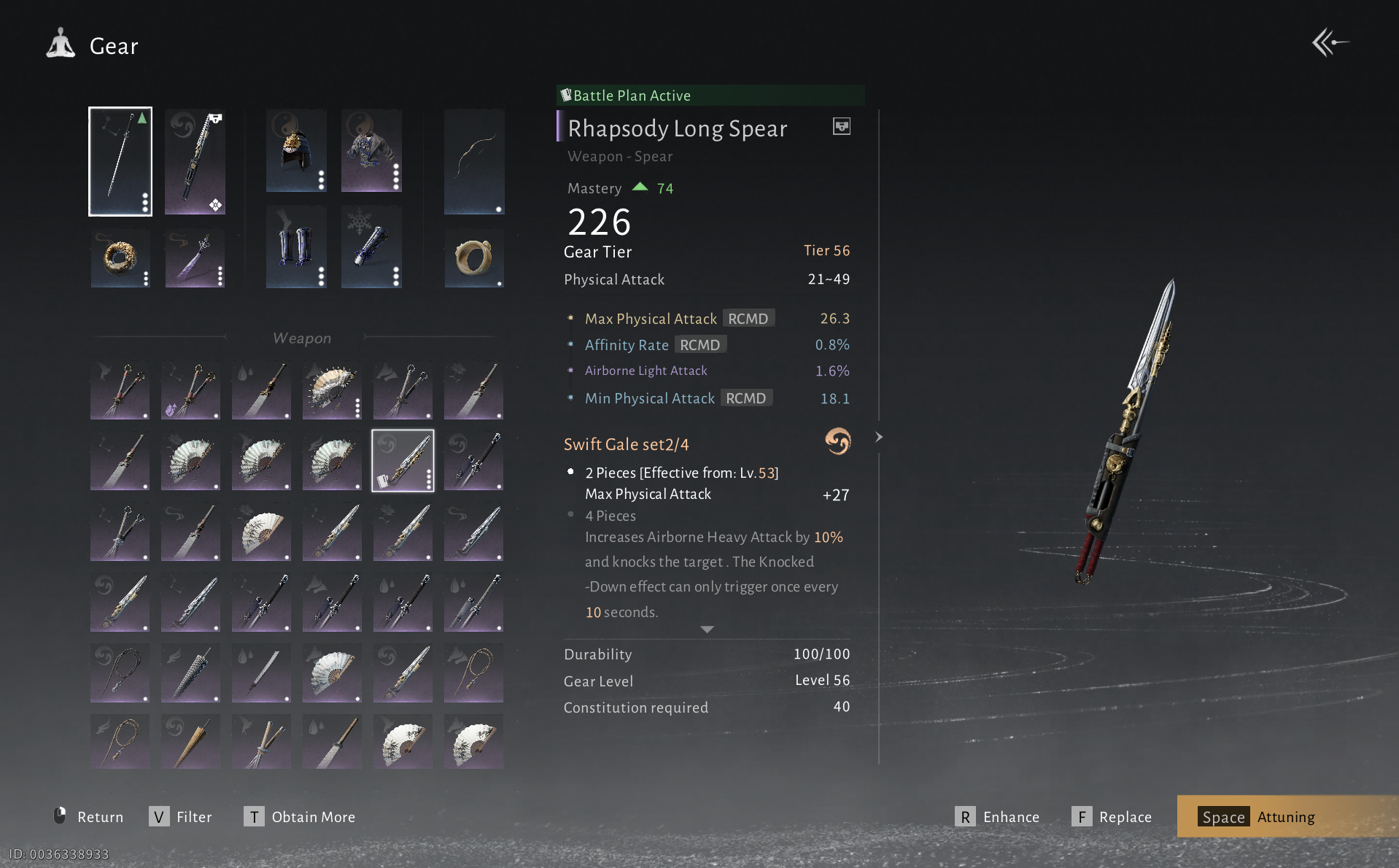Choose the braided gold ring slot

coord(120,257)
